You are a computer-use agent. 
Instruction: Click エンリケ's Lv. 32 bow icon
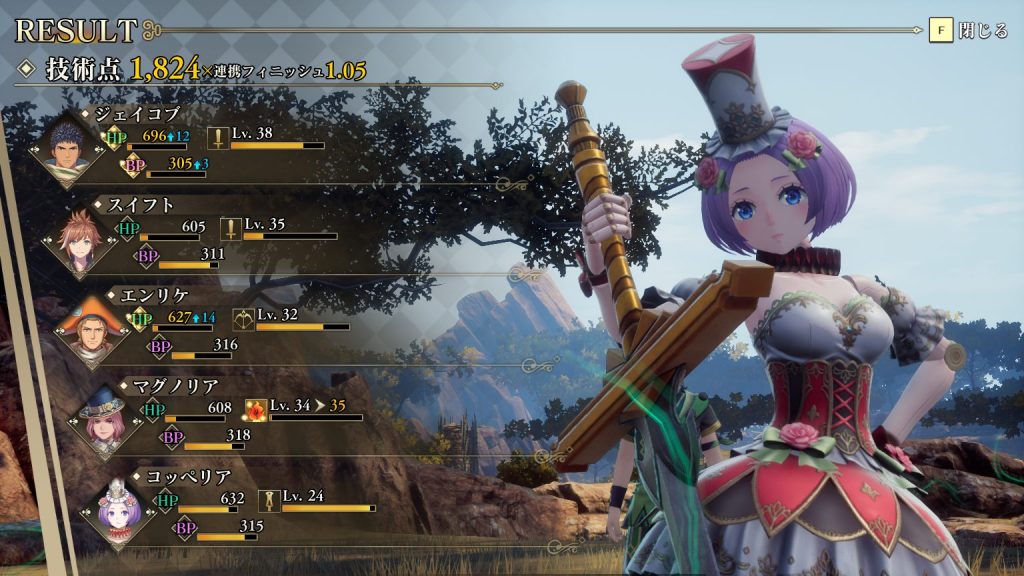coord(243,319)
